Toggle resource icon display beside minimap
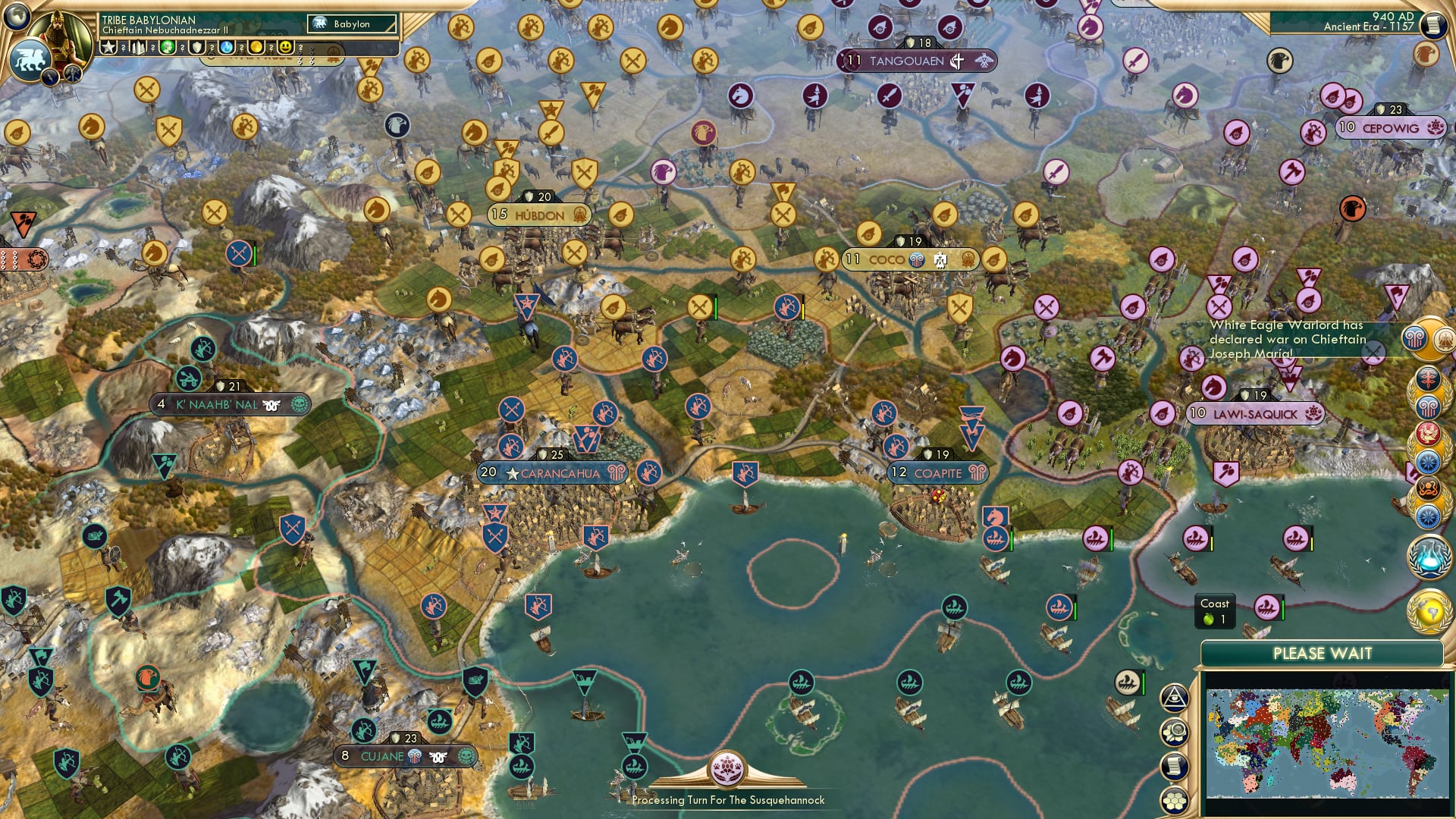The height and width of the screenshot is (819, 1456). pos(1175,732)
